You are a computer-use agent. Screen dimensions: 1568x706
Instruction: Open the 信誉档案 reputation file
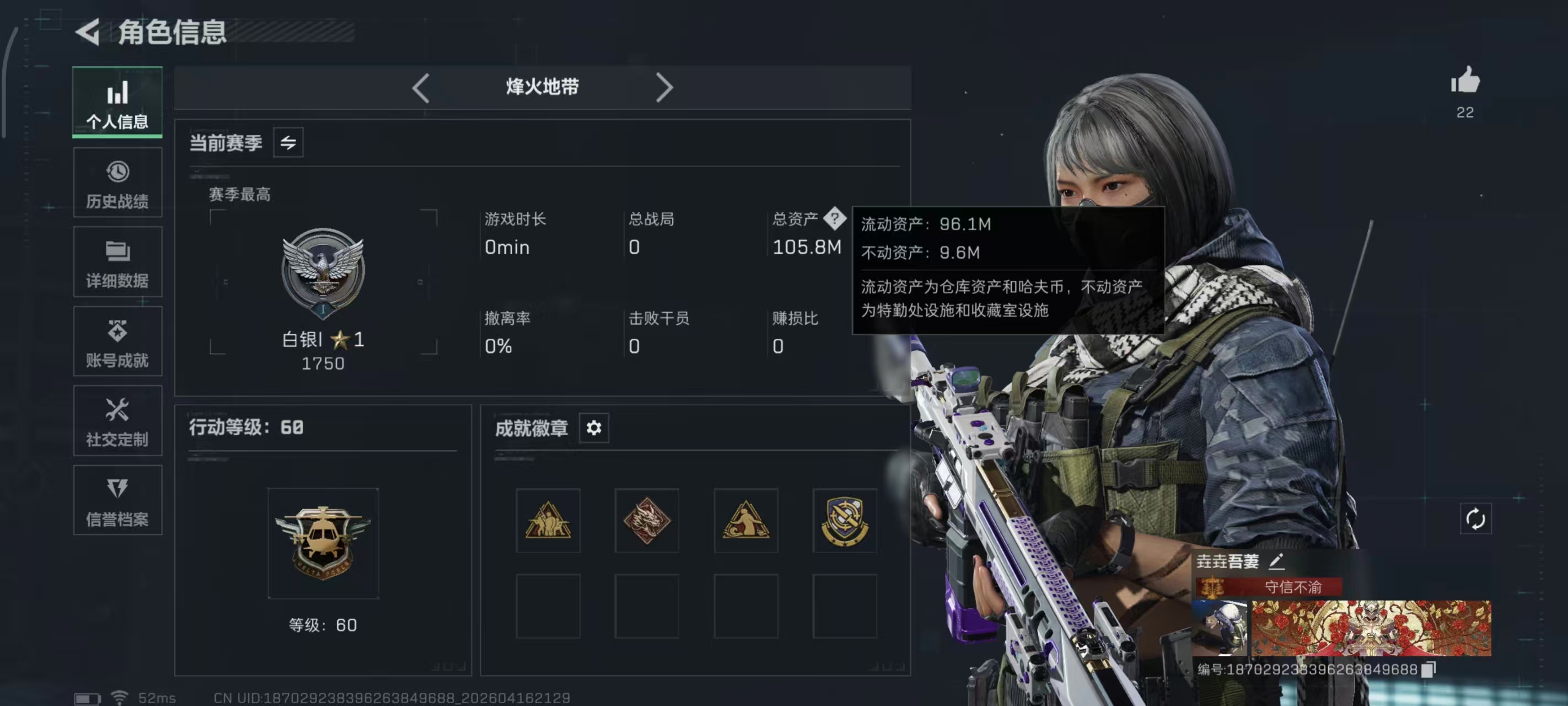coord(117,500)
